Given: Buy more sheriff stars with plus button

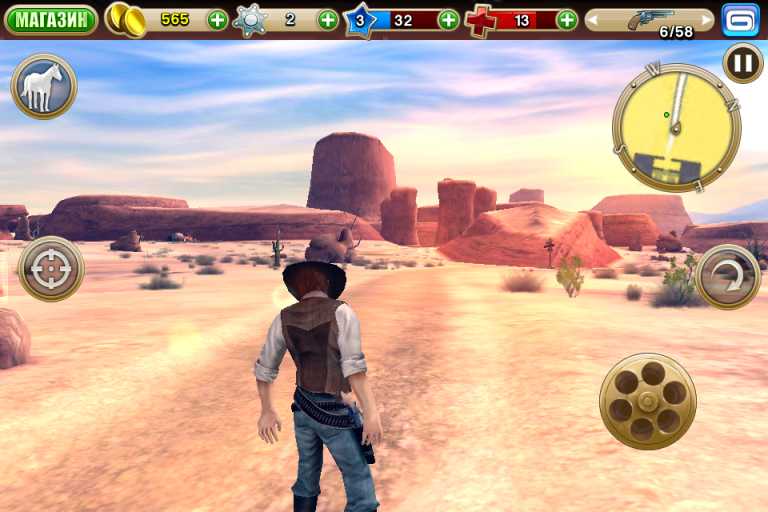Looking at the screenshot, I should point(327,19).
